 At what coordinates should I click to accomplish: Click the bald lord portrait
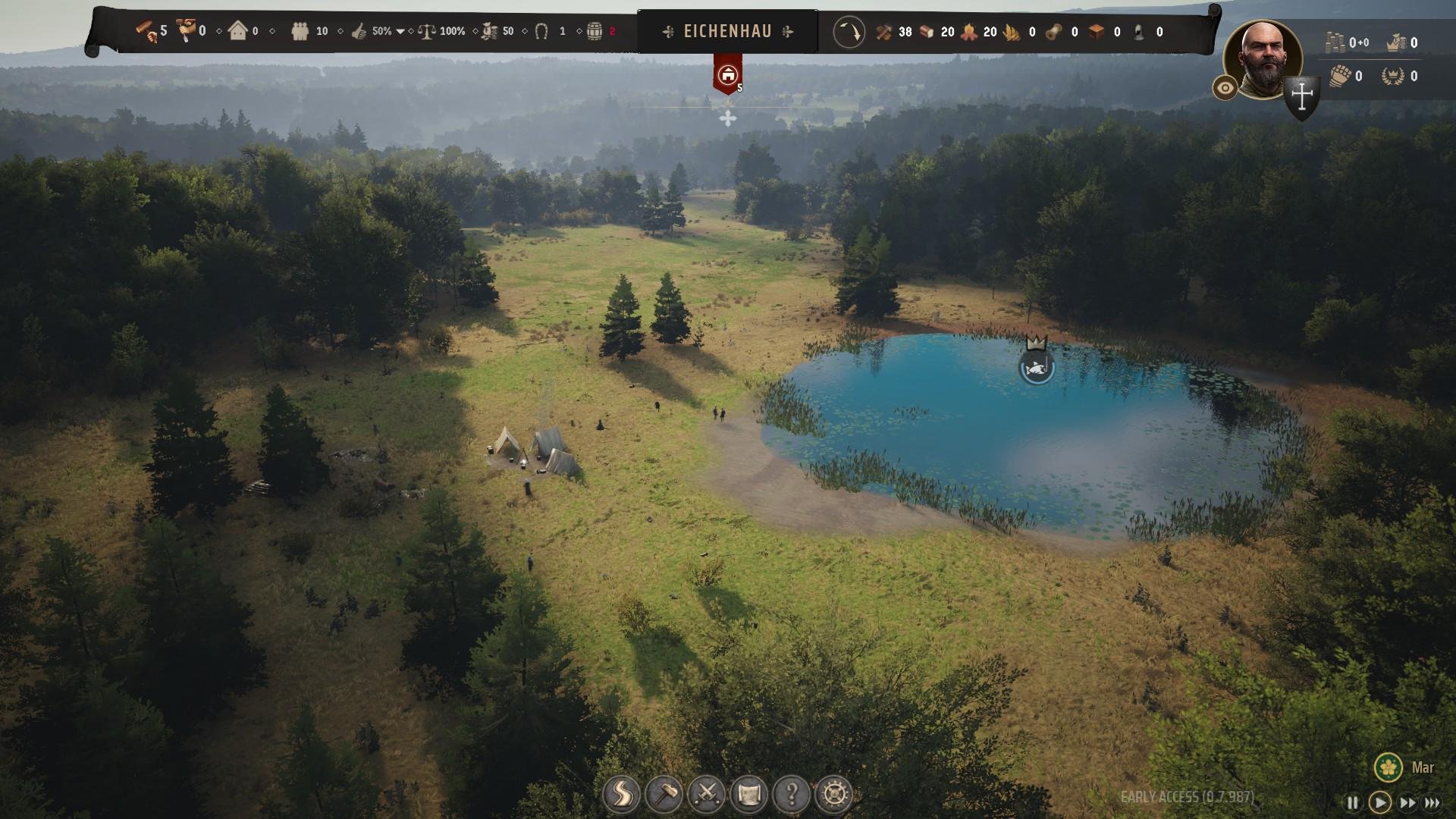1262,59
